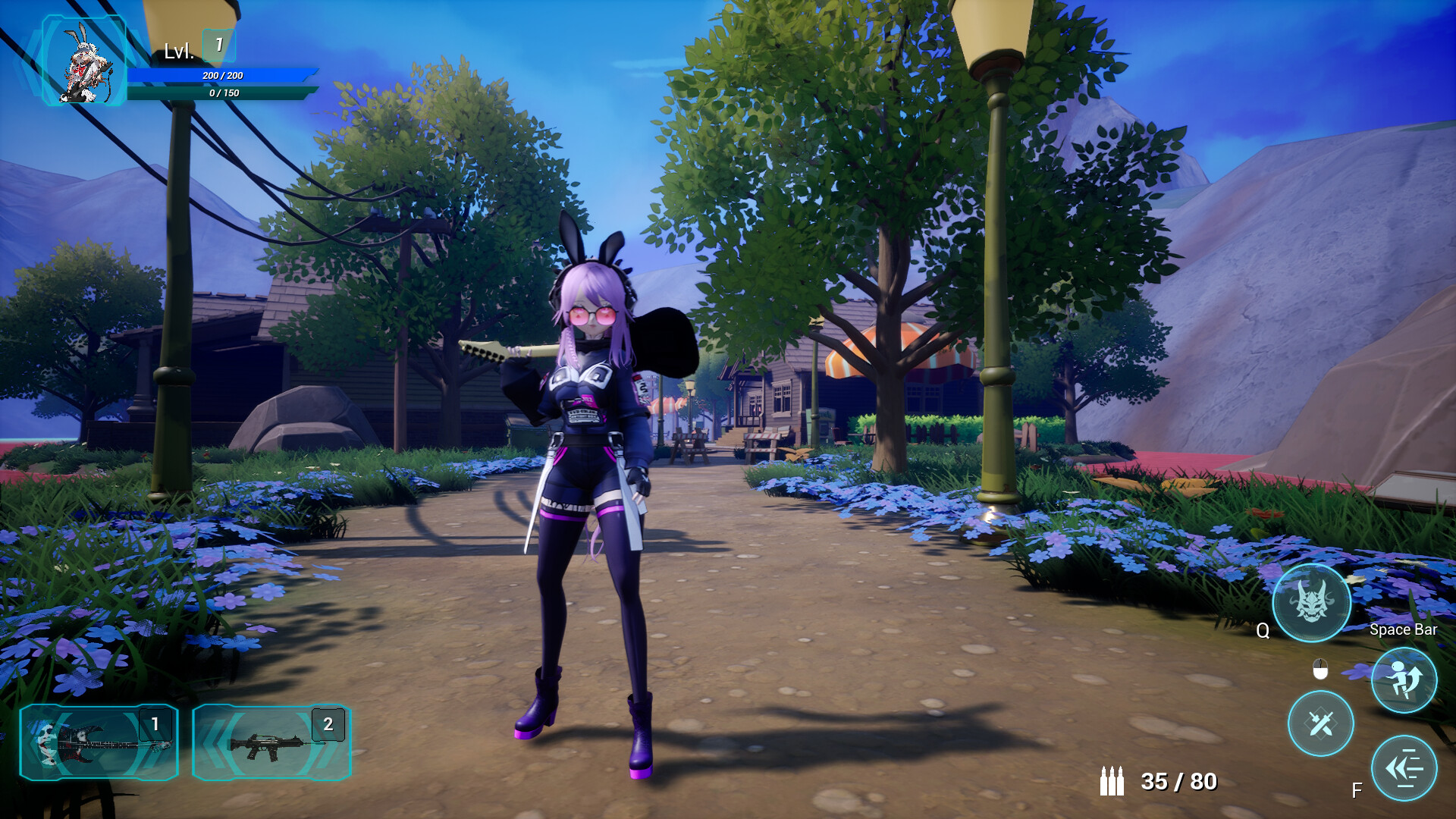Click the number 1 tag on slot one
The width and height of the screenshot is (1456, 819).
154,723
